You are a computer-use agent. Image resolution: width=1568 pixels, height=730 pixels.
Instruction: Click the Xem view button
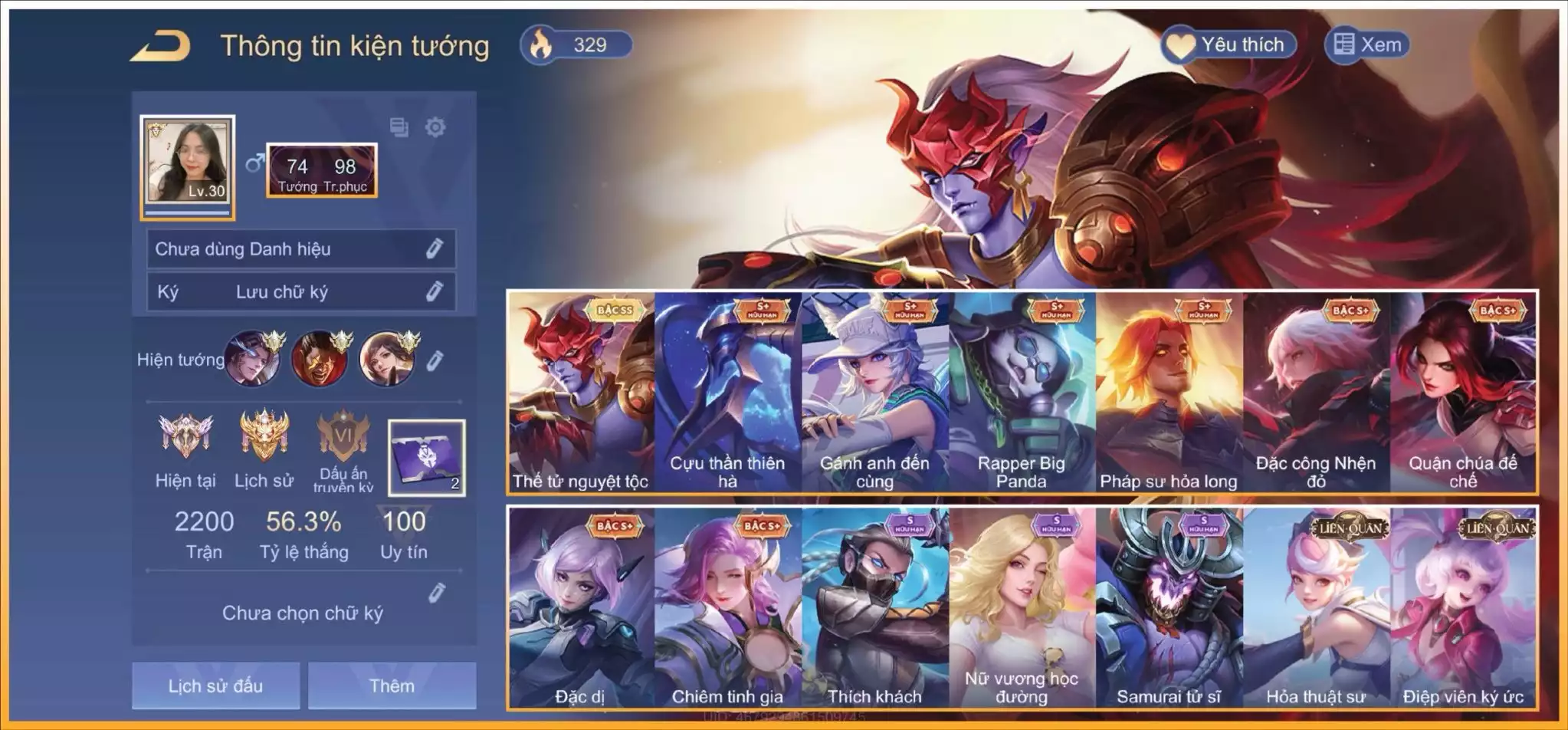tap(1367, 44)
